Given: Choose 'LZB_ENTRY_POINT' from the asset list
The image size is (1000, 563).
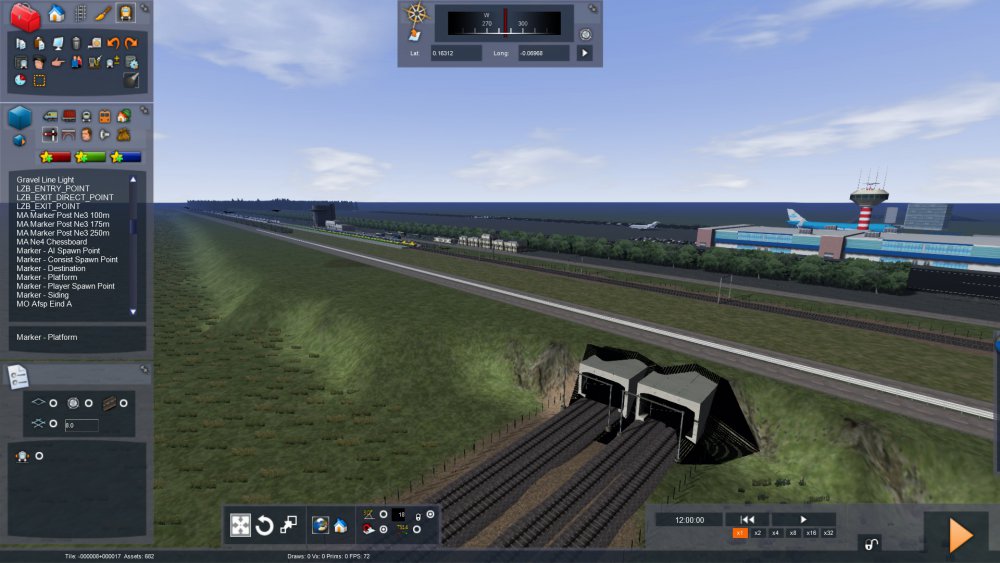Looking at the screenshot, I should pyautogui.click(x=53, y=188).
